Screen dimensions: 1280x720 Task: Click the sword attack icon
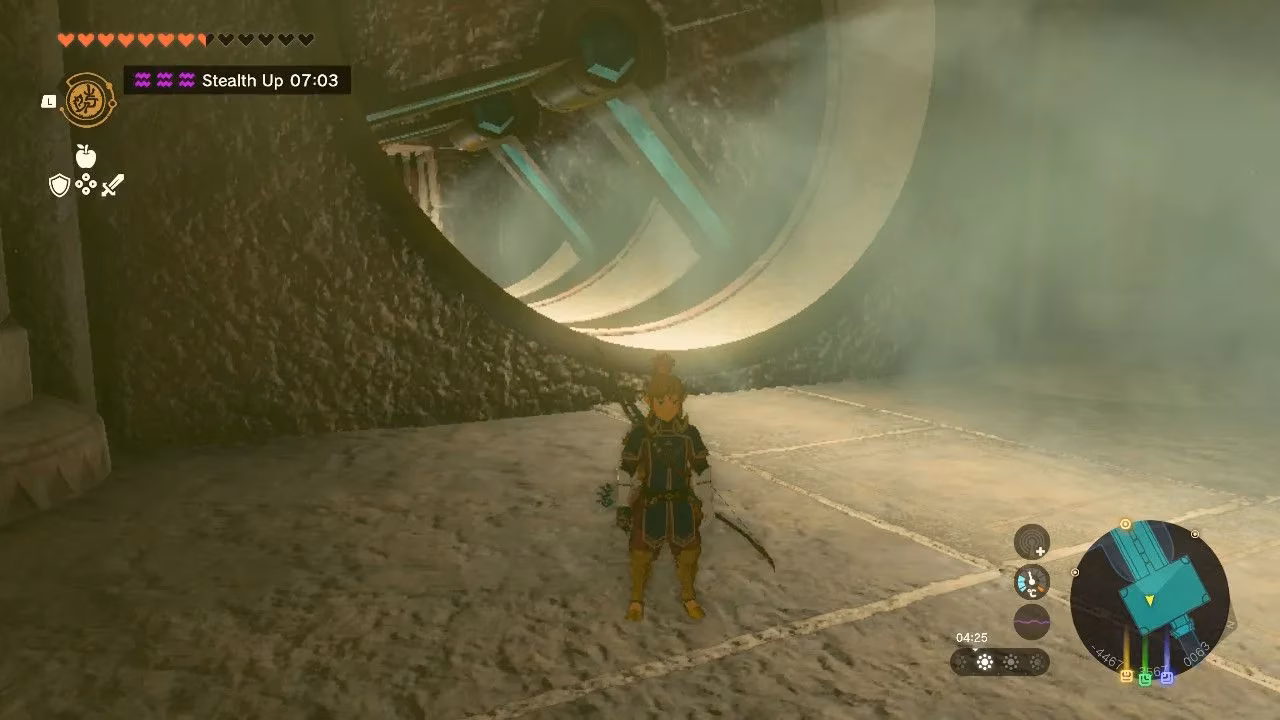click(x=111, y=184)
